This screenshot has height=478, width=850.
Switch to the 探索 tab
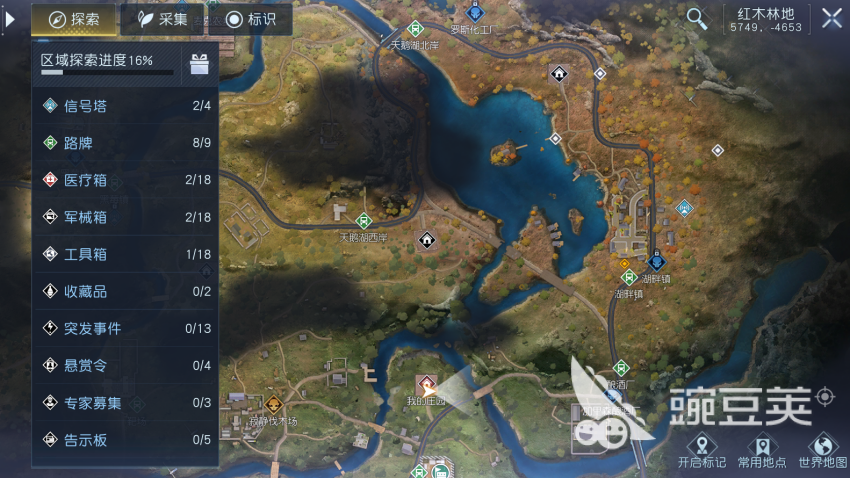click(x=74, y=19)
